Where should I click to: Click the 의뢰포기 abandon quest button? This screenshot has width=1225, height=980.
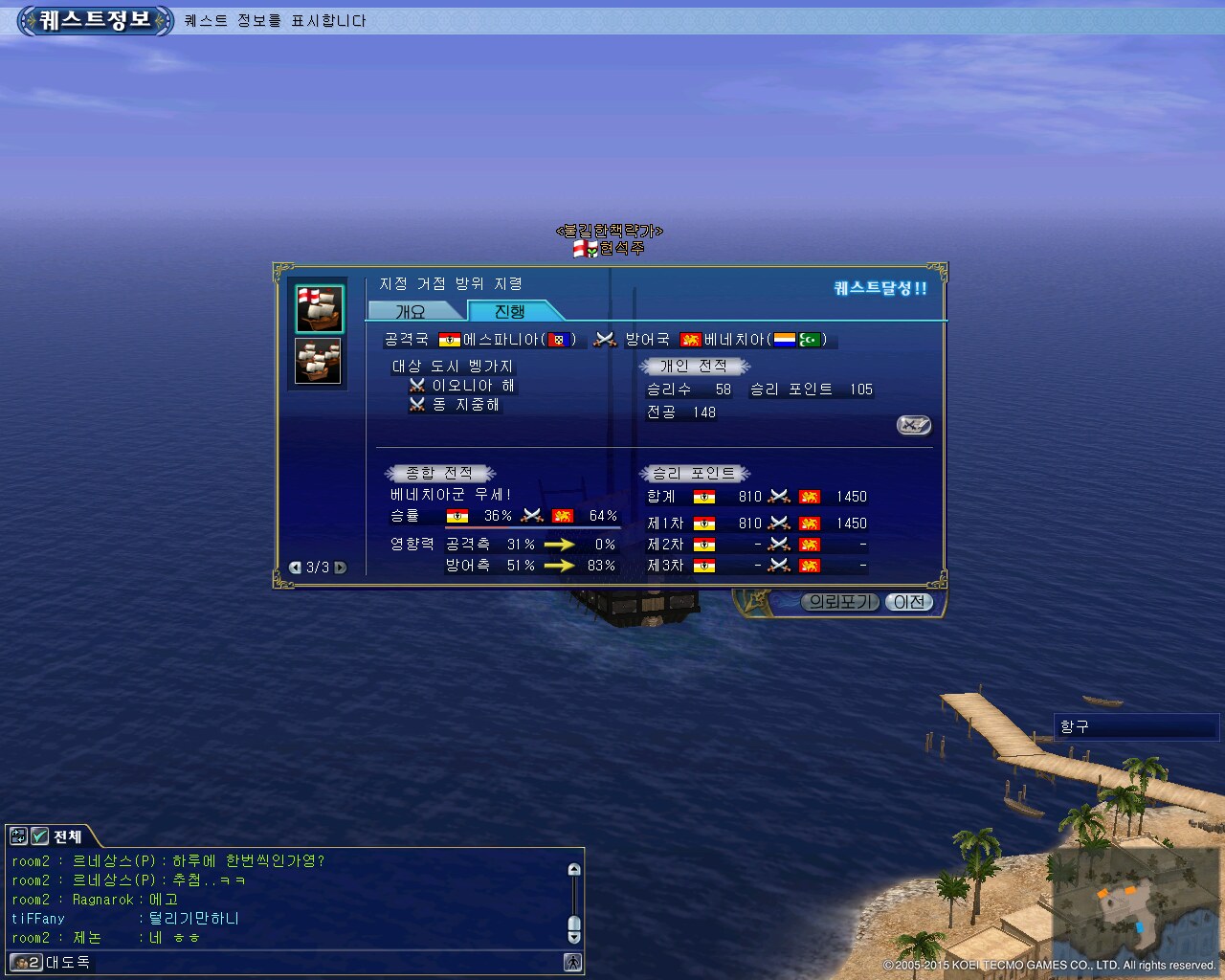click(839, 602)
